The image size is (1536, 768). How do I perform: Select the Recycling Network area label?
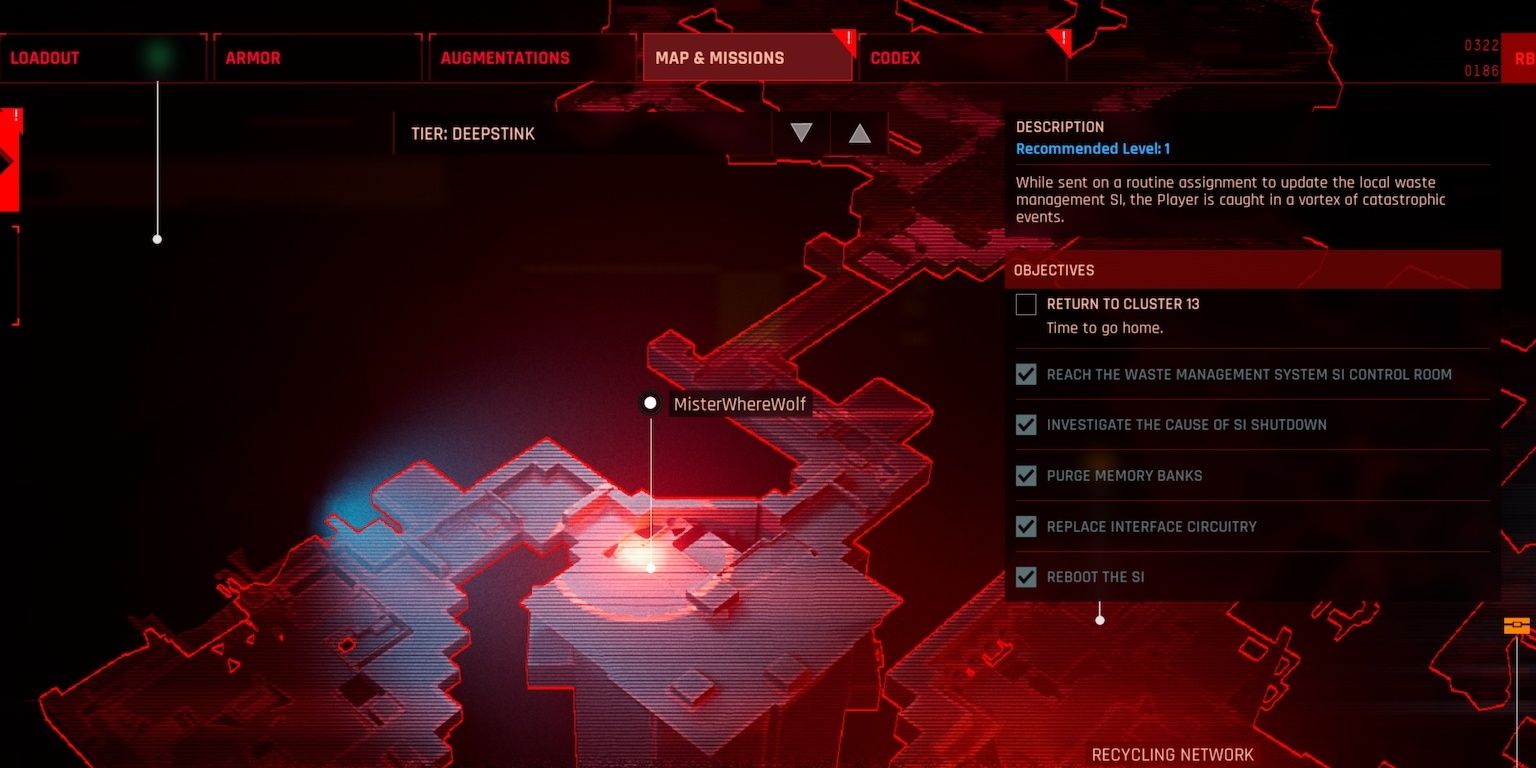pos(1172,754)
